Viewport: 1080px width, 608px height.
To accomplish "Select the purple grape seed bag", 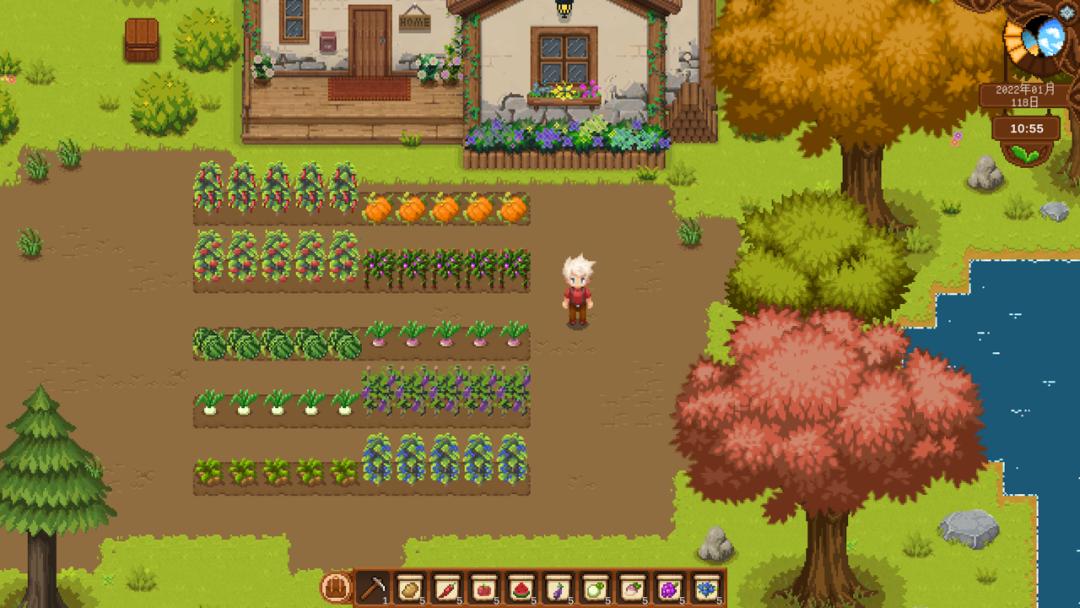I will (669, 587).
